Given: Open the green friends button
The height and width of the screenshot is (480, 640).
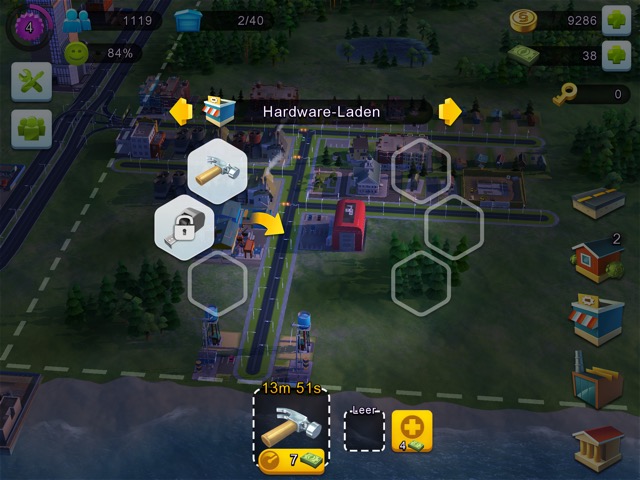Looking at the screenshot, I should 31,129.
